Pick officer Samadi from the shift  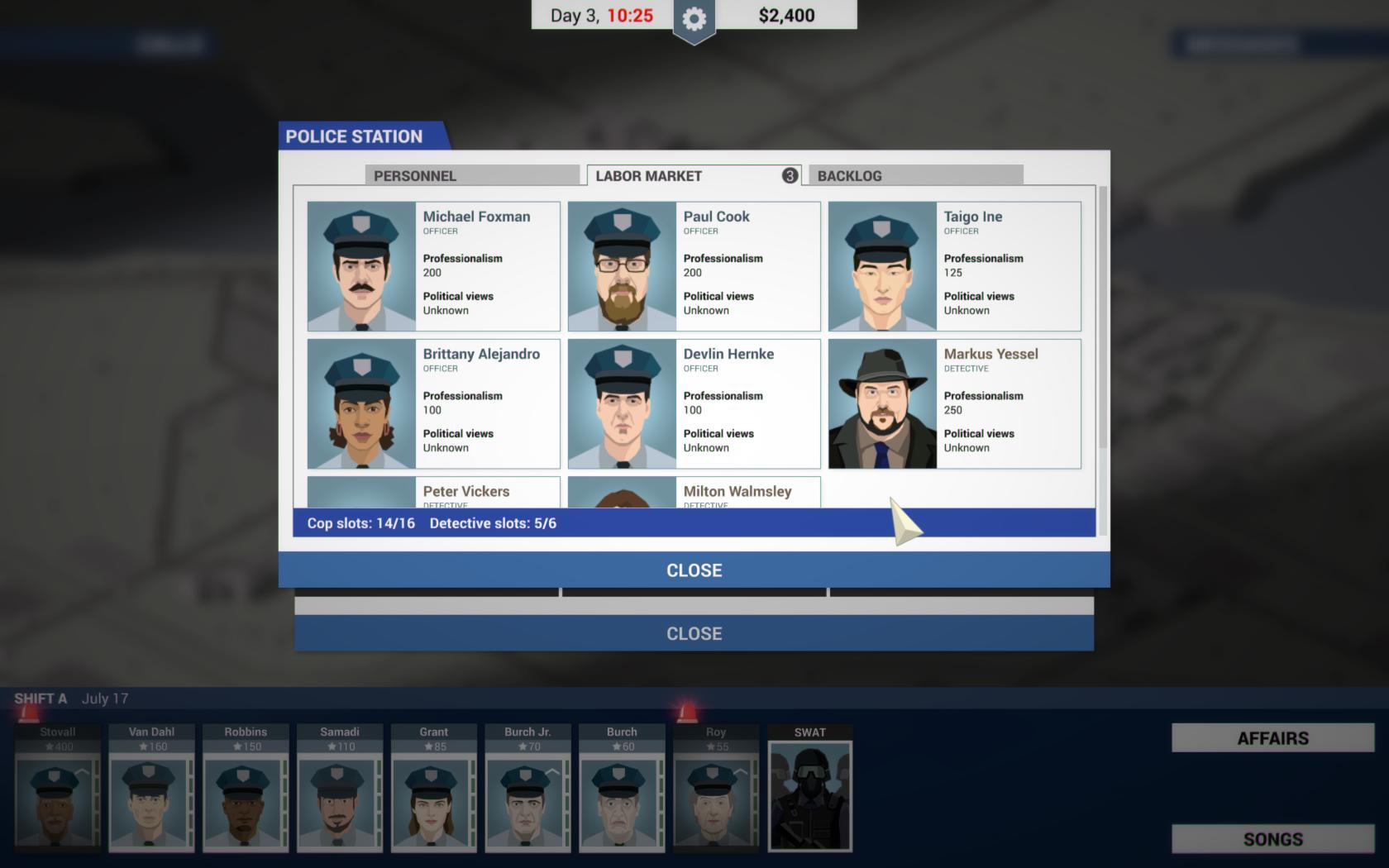tap(339, 789)
